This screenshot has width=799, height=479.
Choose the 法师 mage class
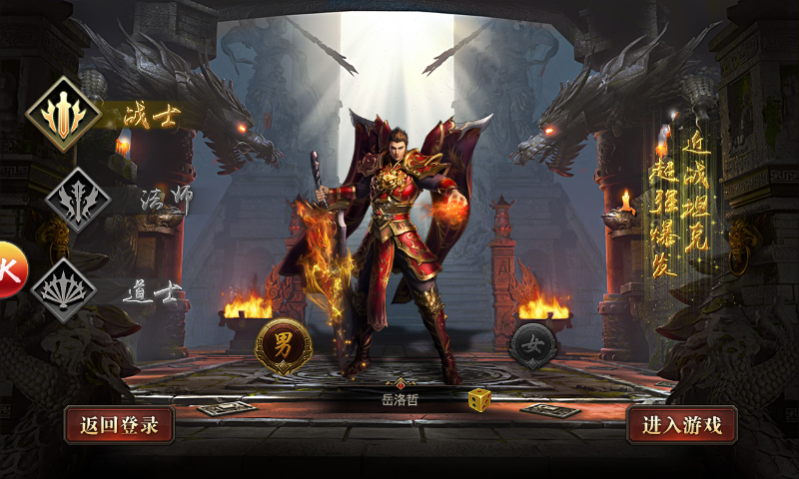tap(77, 200)
